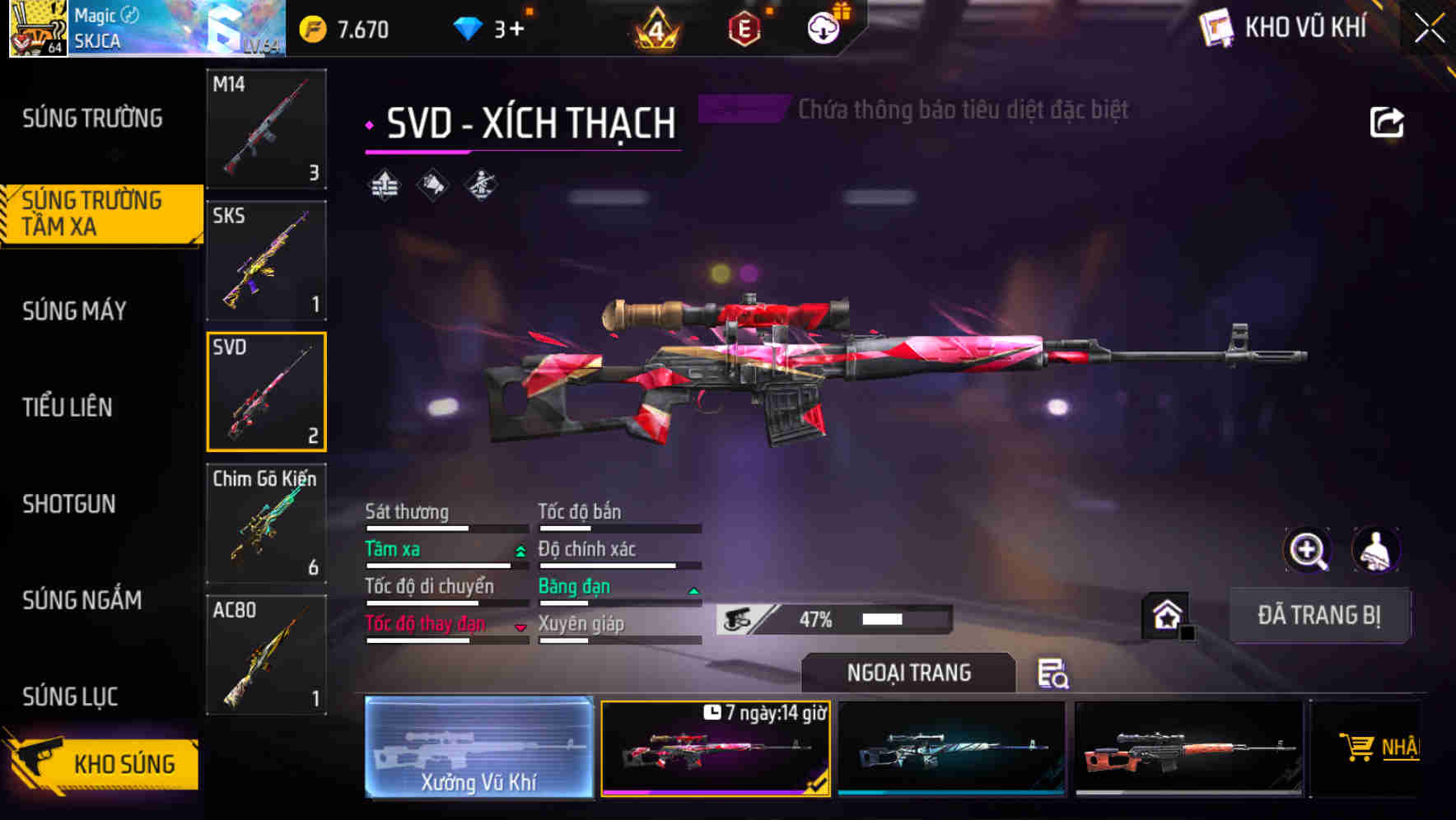This screenshot has height=820, width=1456.
Task: Toggle character display with the soldier preview icon
Action: (1377, 550)
